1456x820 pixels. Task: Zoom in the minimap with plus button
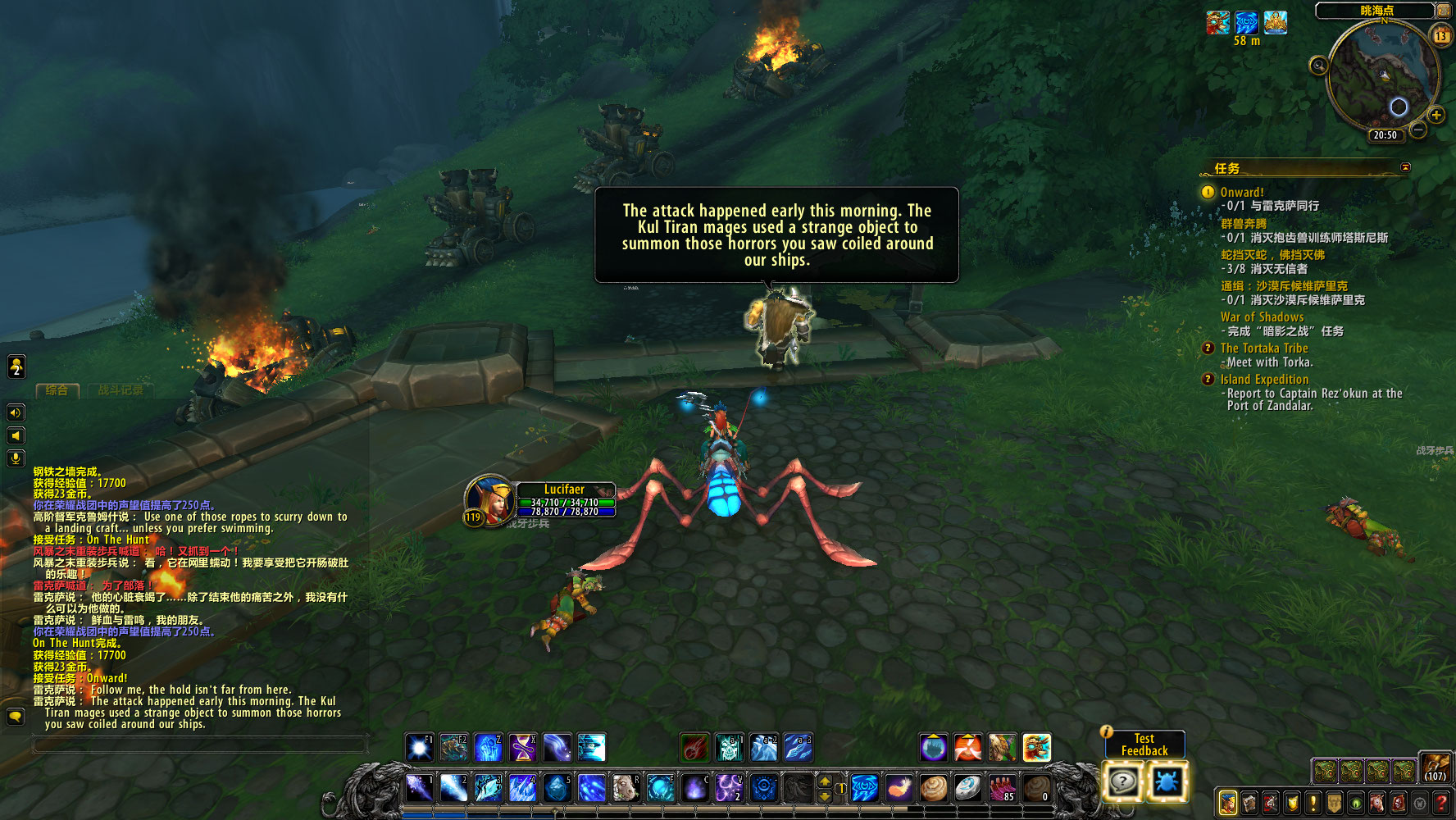[1436, 115]
